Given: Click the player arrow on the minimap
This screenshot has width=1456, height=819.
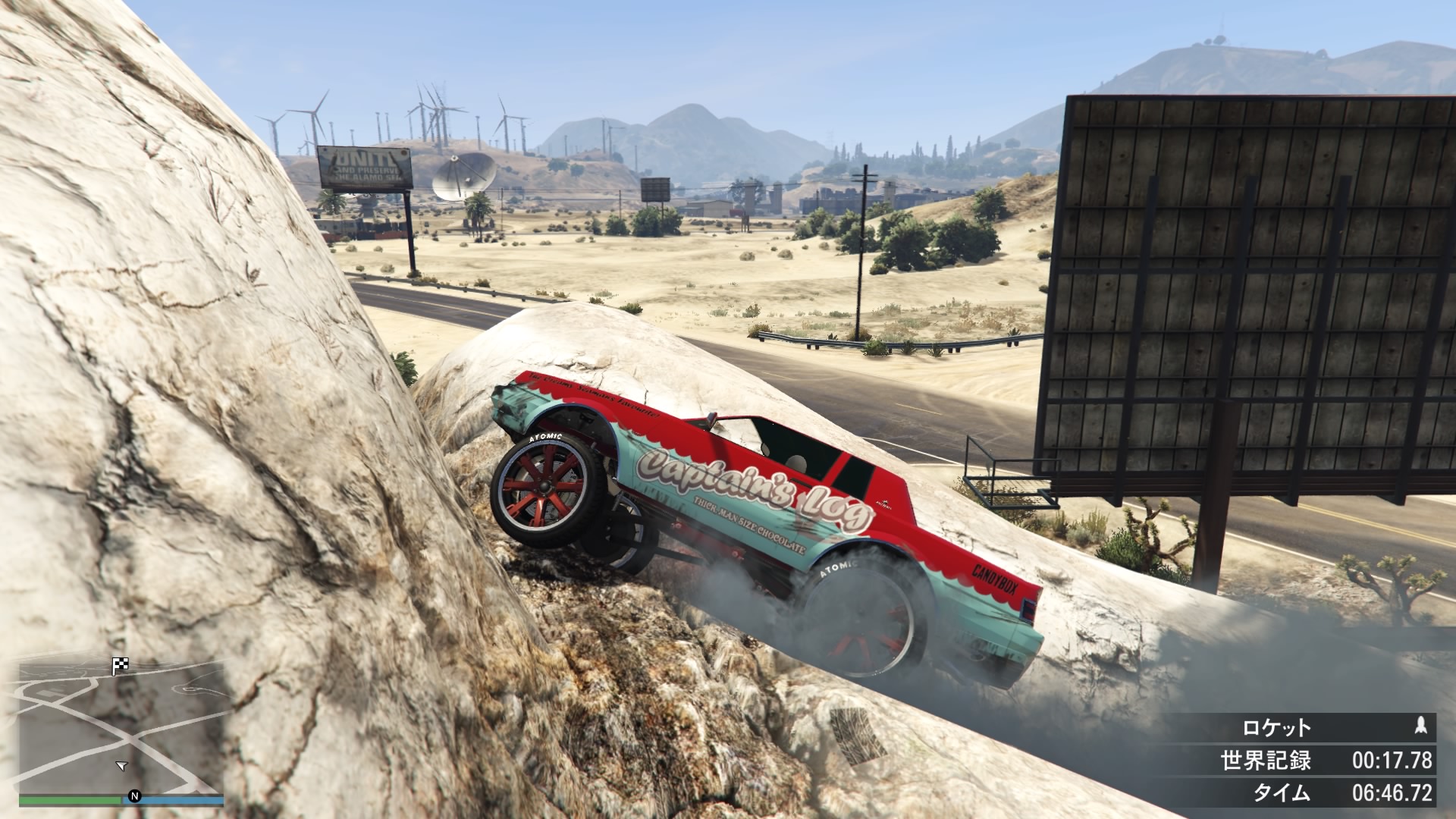Looking at the screenshot, I should (x=121, y=766).
